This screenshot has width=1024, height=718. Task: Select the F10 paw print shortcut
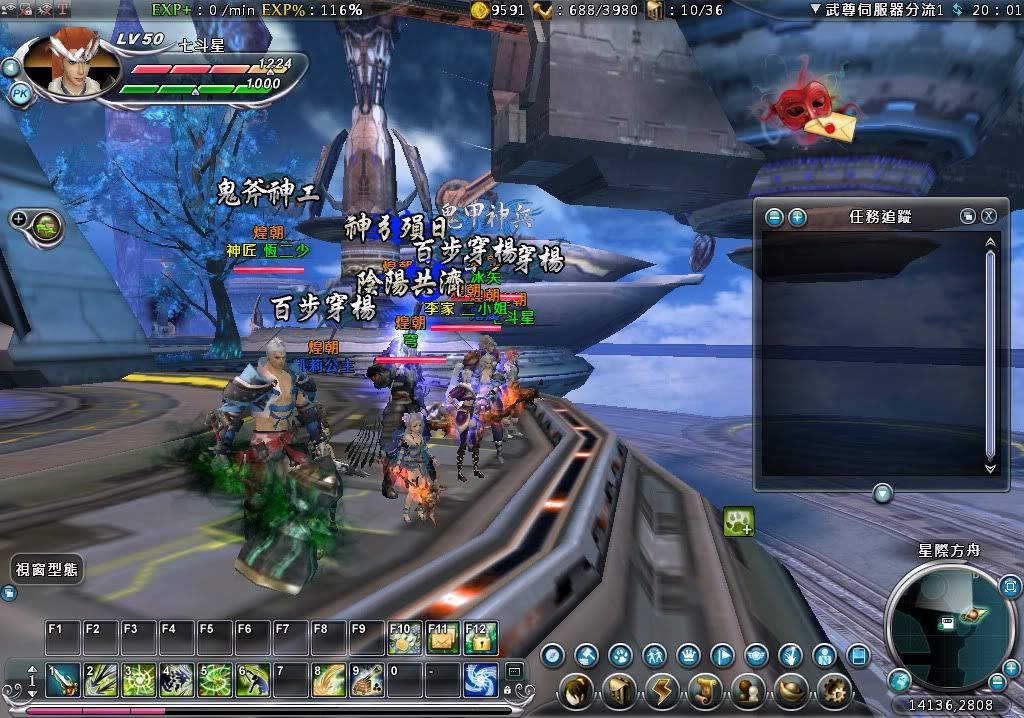click(404, 638)
